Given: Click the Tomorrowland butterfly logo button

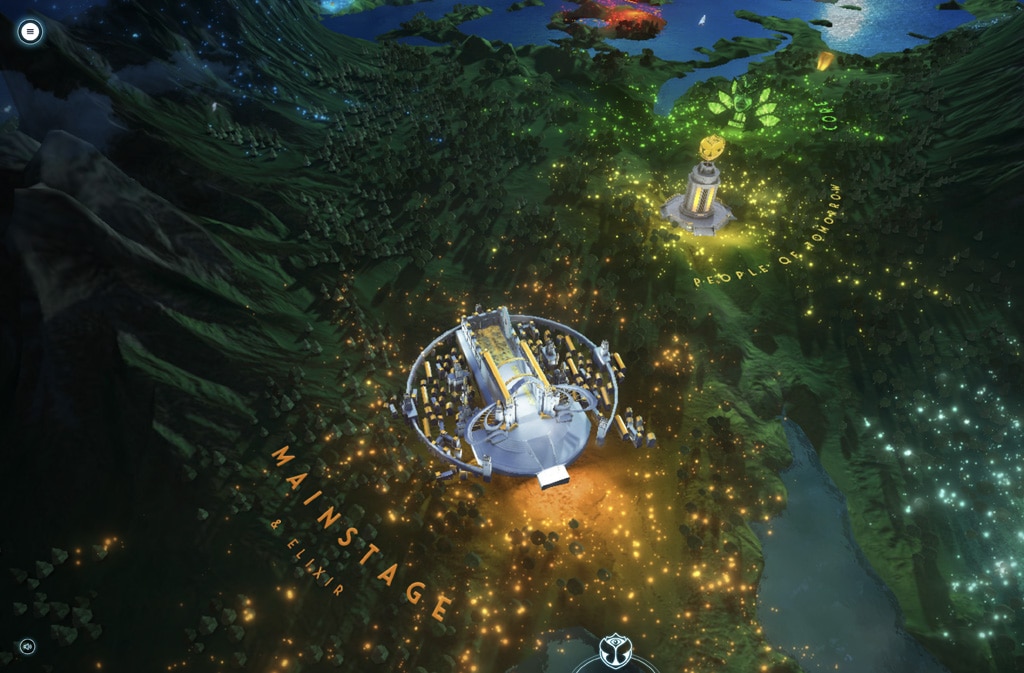Looking at the screenshot, I should point(615,652).
